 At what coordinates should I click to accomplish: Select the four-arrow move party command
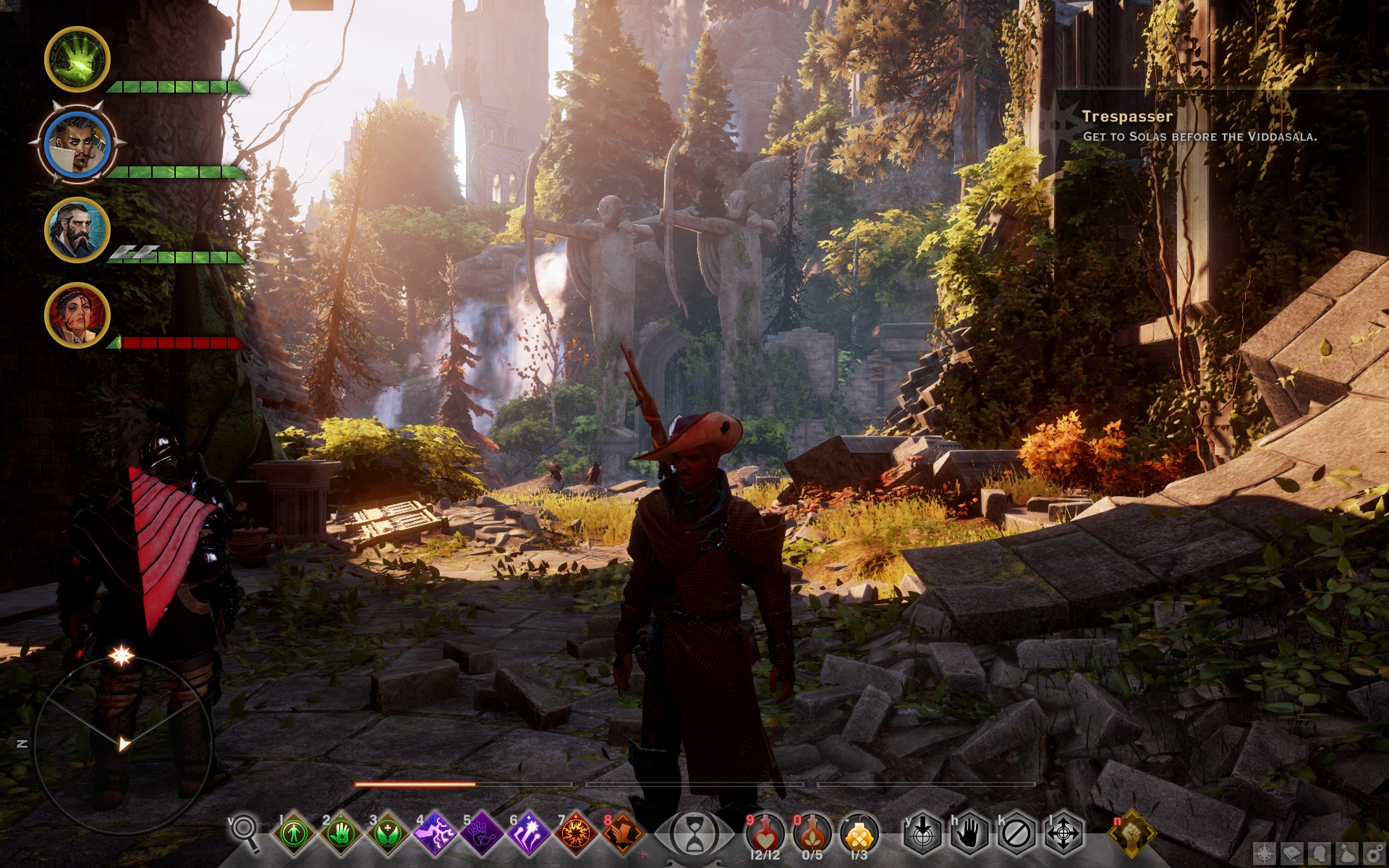(x=1063, y=834)
